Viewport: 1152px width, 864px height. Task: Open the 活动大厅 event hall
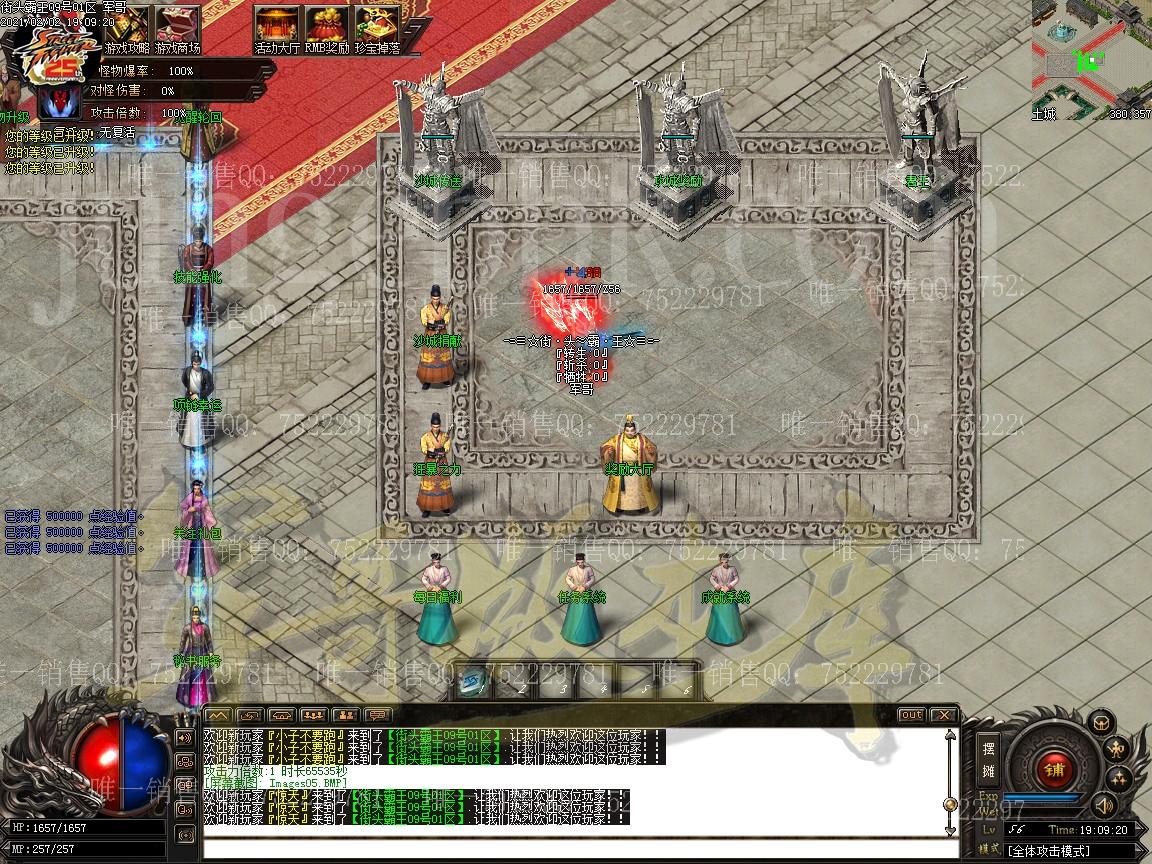[277, 28]
